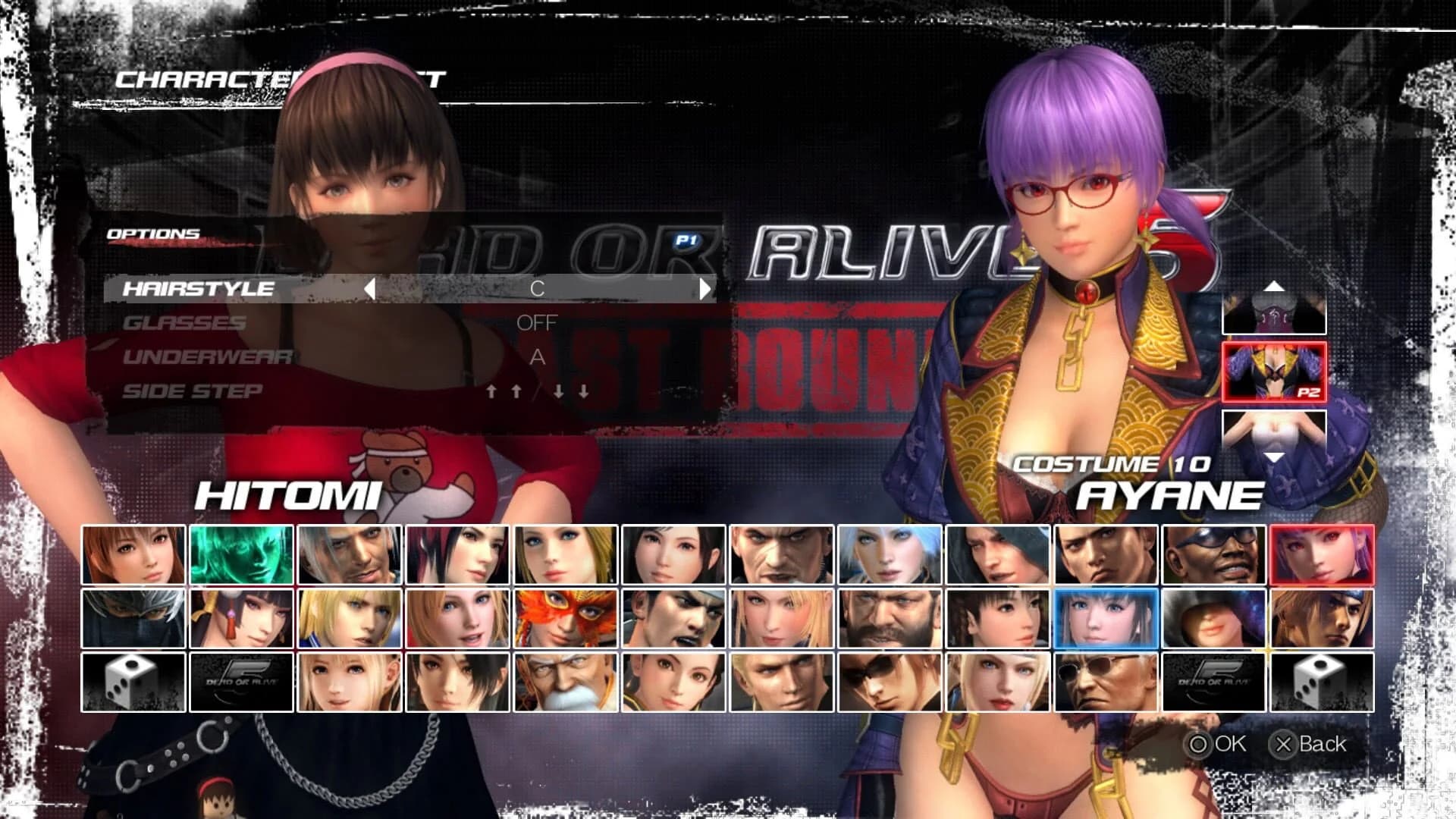This screenshot has width=1456, height=819.
Task: Click the left random dice tile
Action: click(x=132, y=681)
